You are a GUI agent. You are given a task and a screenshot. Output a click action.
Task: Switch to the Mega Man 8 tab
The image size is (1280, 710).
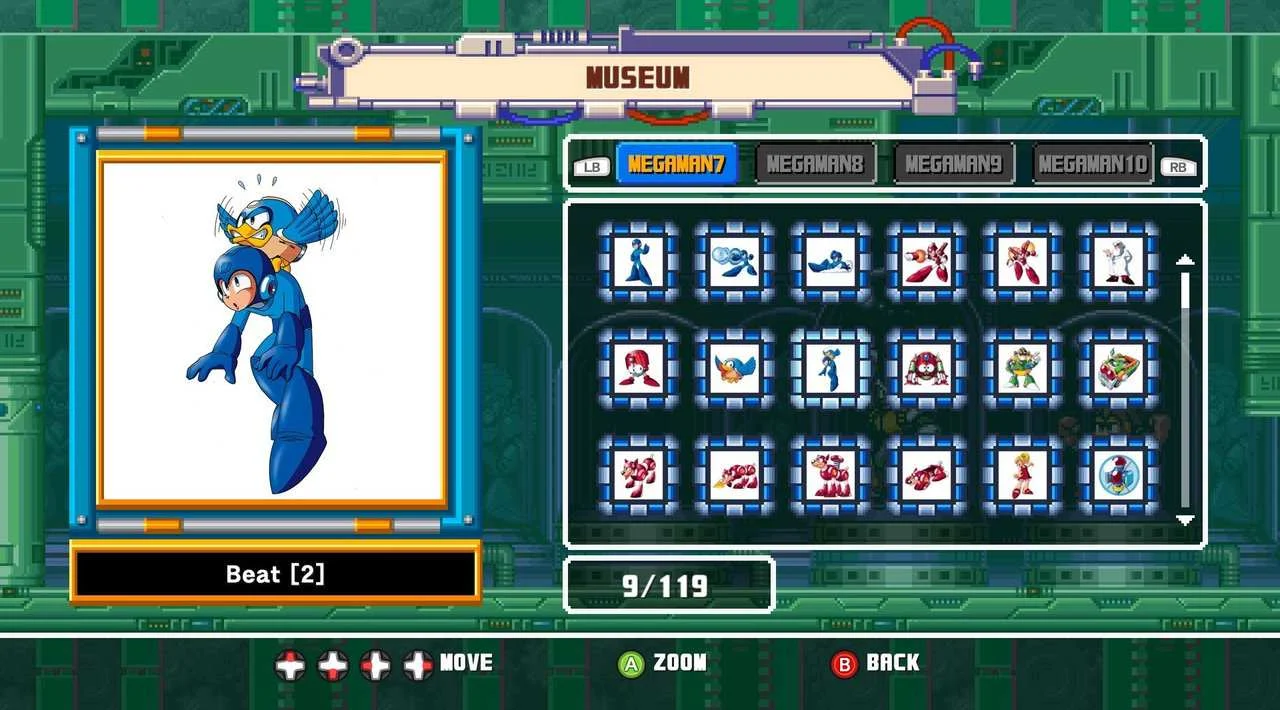(x=815, y=164)
